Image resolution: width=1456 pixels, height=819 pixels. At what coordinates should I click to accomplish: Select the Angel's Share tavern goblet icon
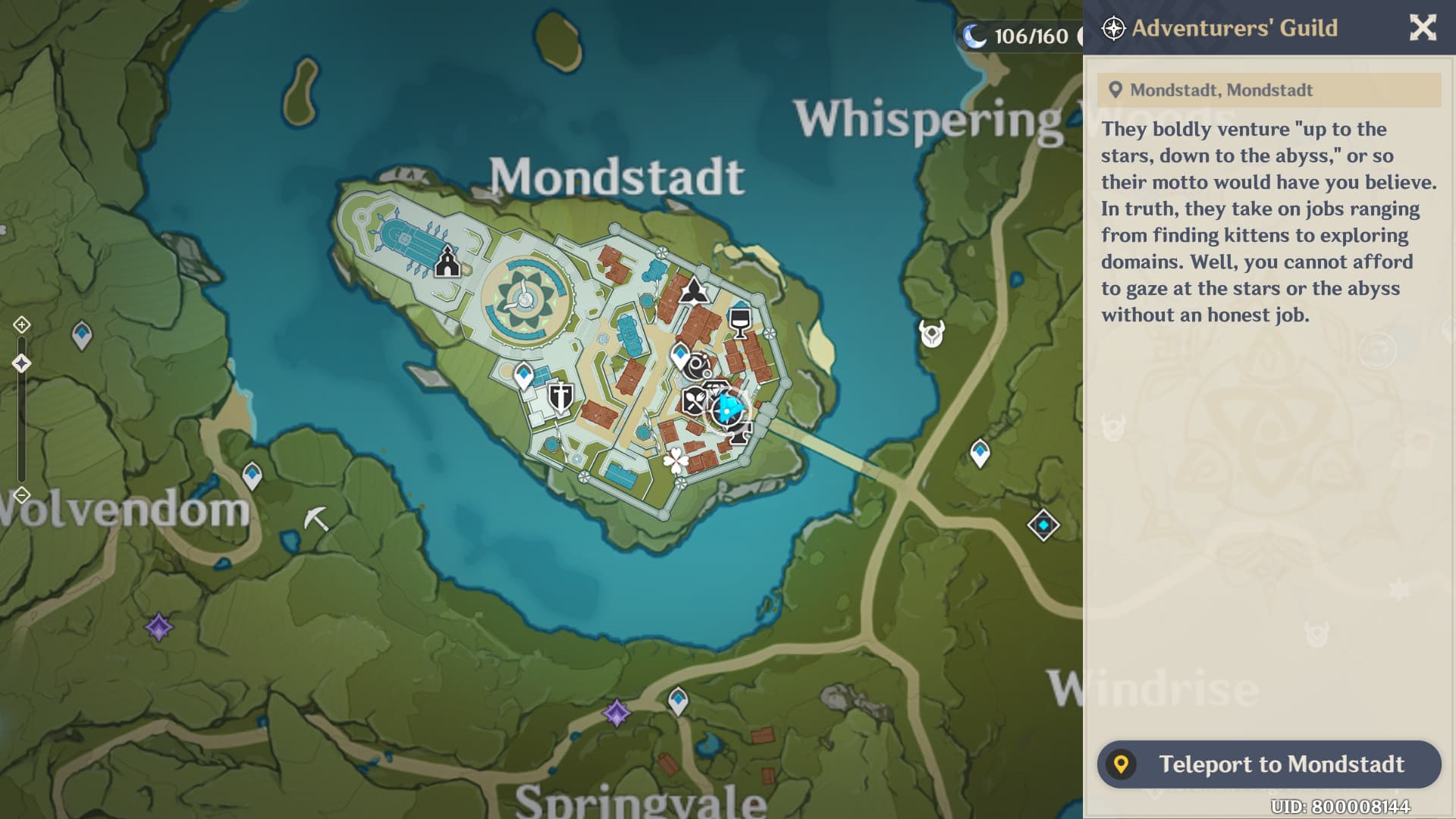click(x=739, y=322)
